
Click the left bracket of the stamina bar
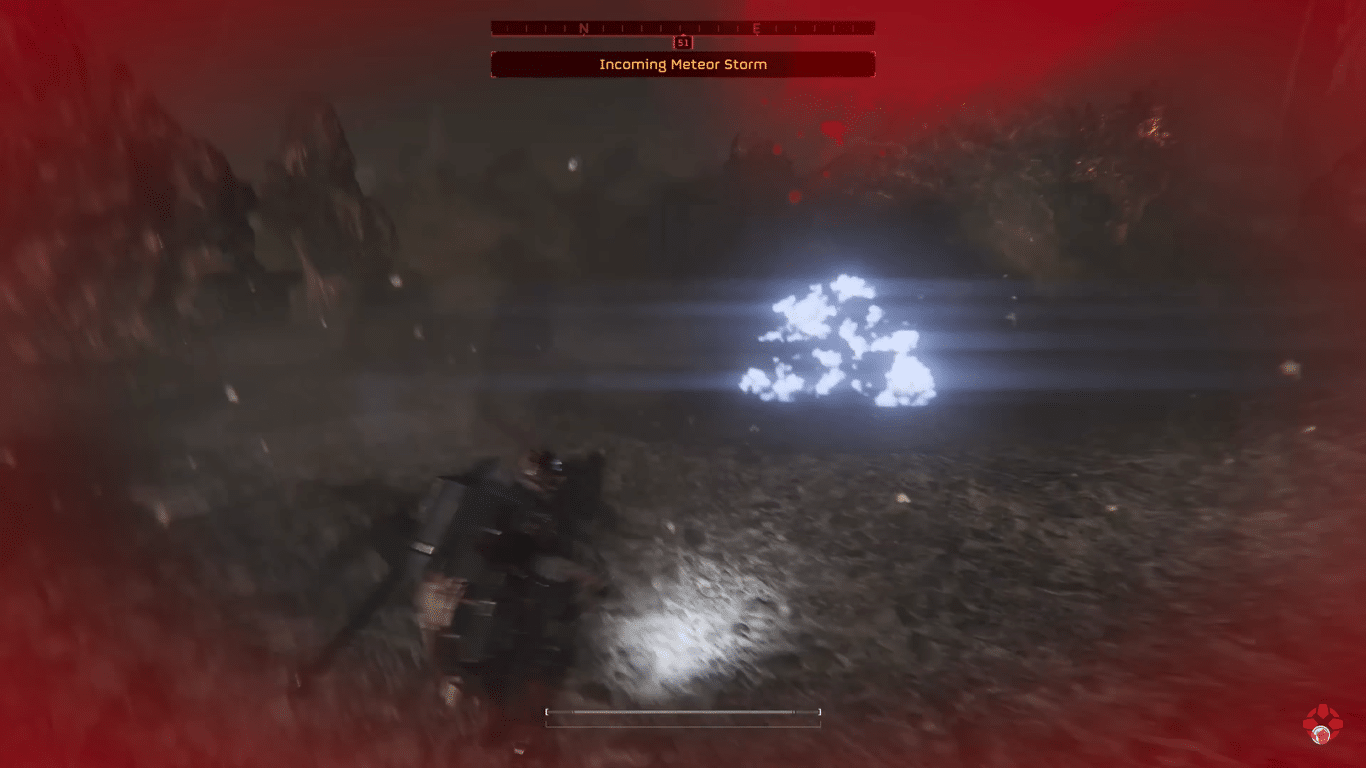pyautogui.click(x=547, y=712)
